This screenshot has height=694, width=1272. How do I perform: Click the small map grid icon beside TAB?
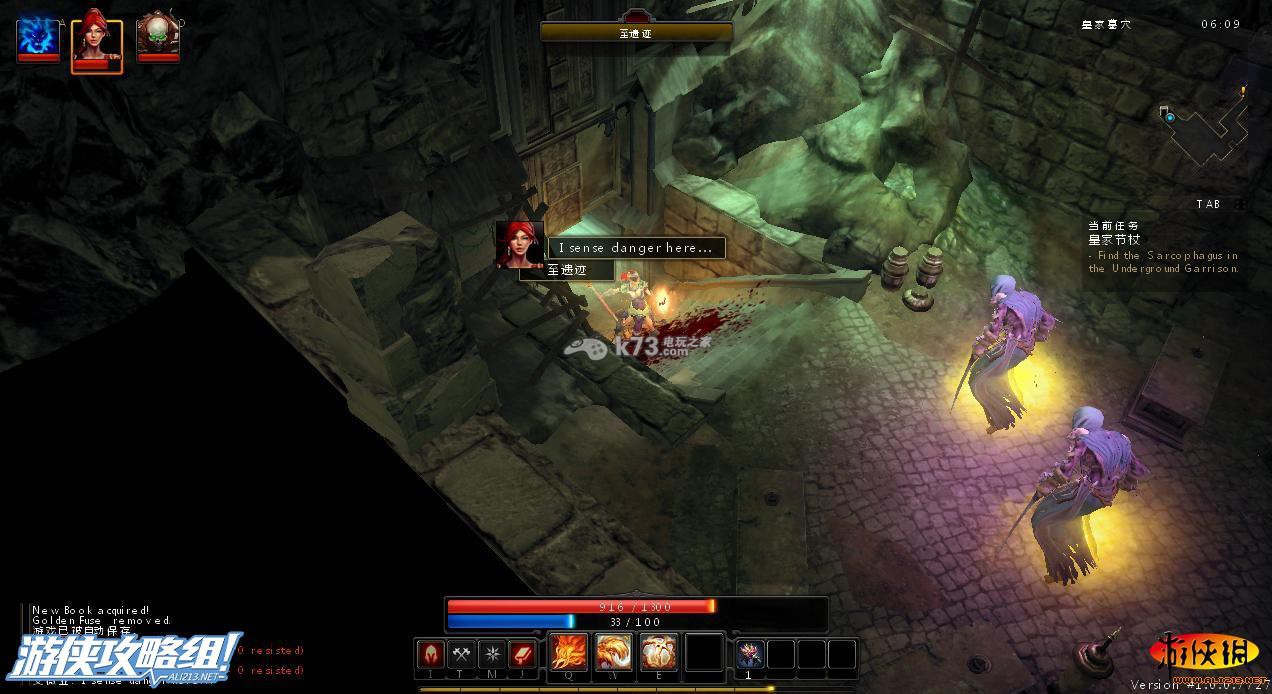click(1240, 204)
